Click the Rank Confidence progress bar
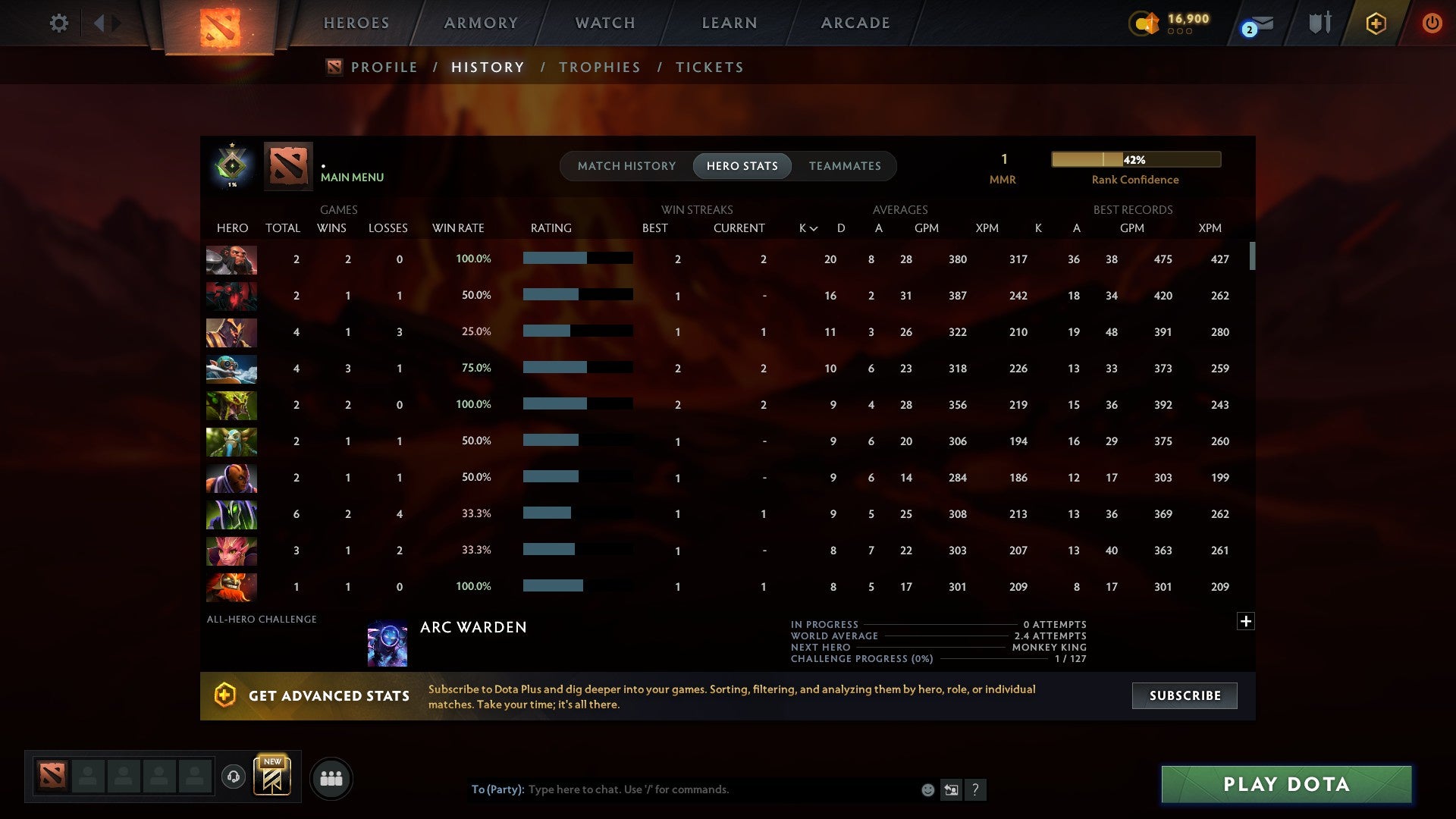1456x819 pixels. click(x=1135, y=159)
